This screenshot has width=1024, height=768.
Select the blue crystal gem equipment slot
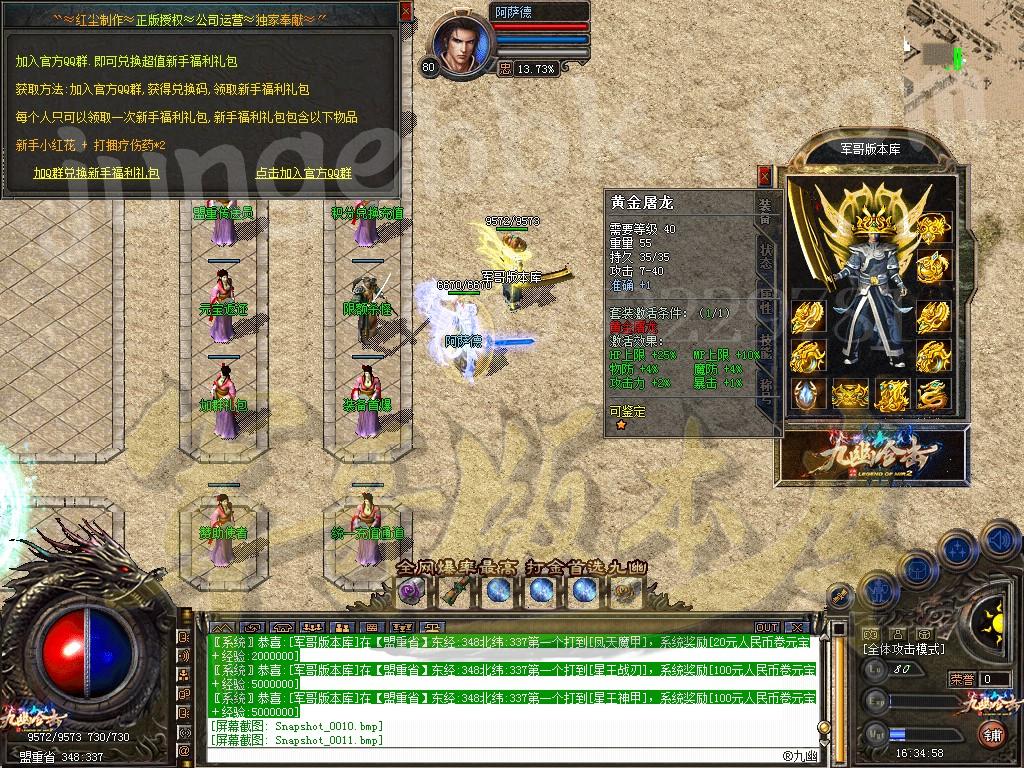coord(806,395)
